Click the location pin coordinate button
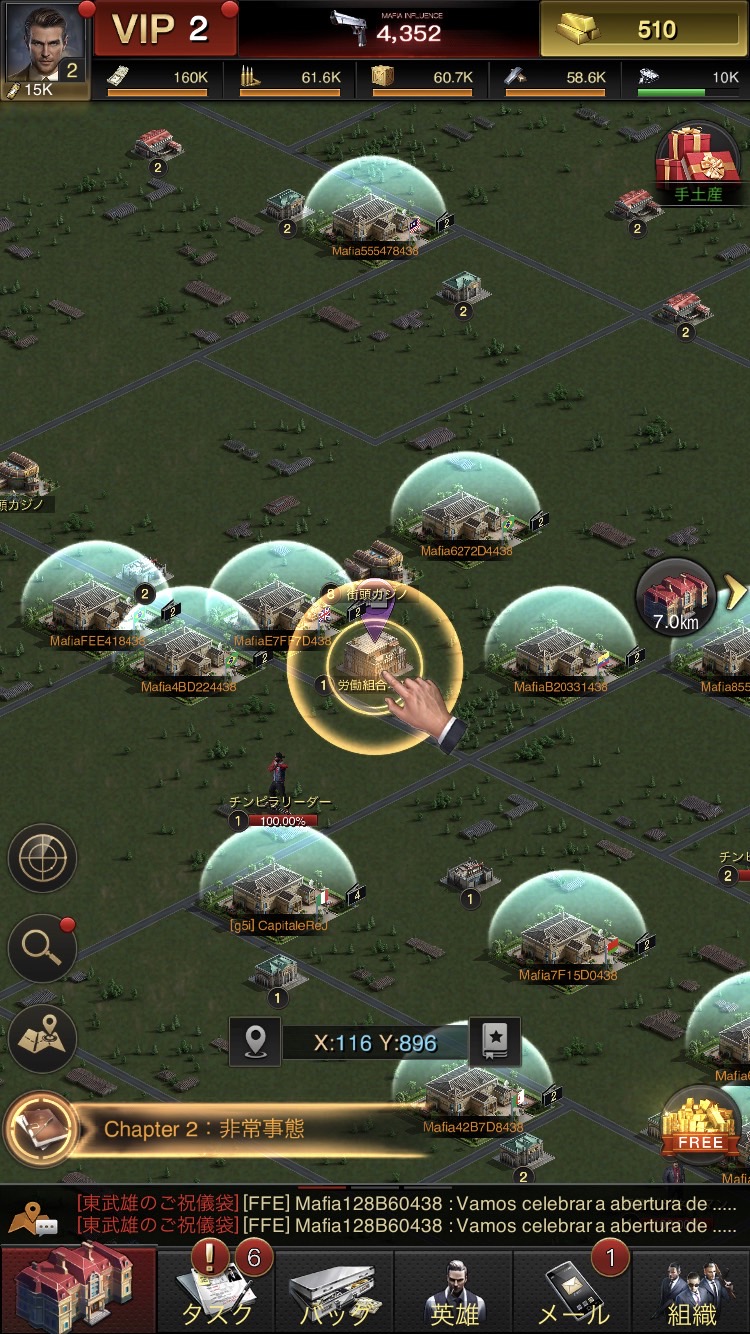The height and width of the screenshot is (1334, 750). 255,1042
